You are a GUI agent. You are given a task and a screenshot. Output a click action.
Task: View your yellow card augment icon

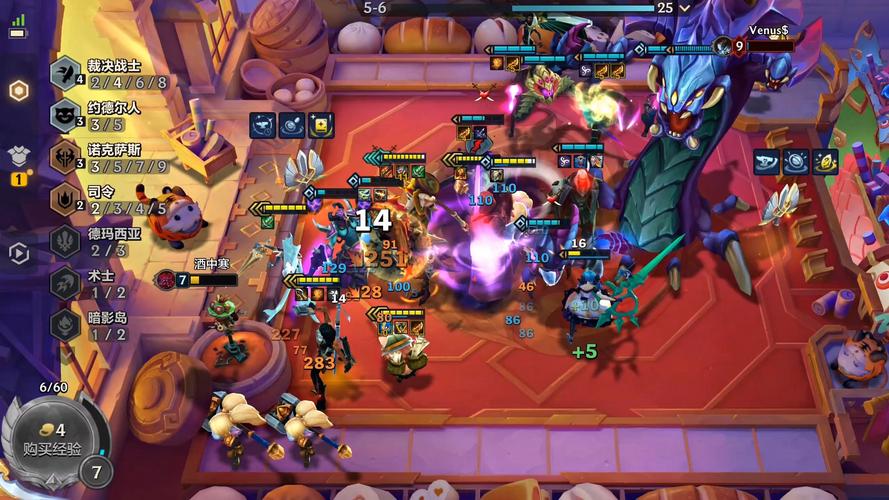pyautogui.click(x=321, y=124)
